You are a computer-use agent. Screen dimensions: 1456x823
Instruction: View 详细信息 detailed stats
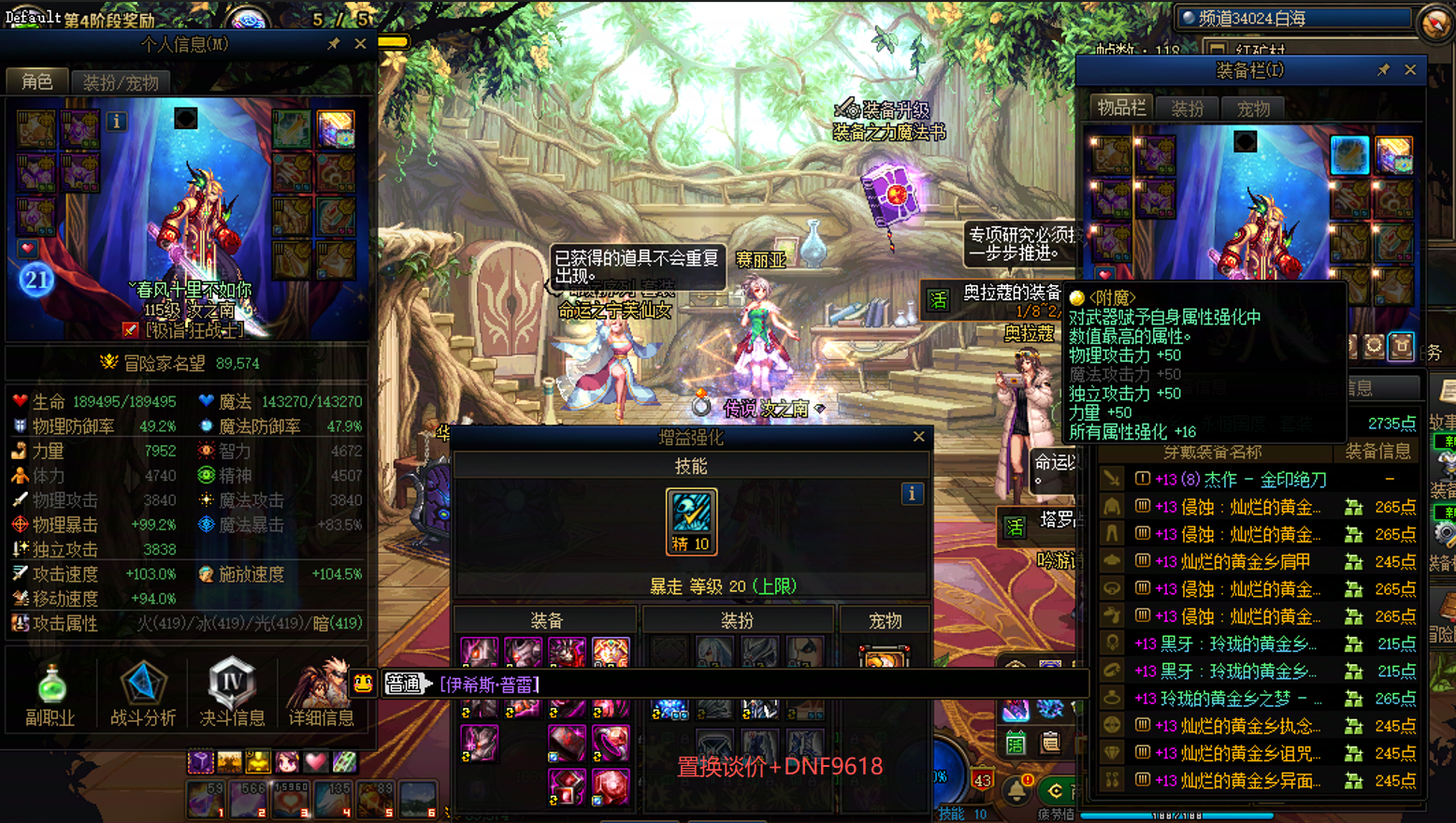click(321, 693)
